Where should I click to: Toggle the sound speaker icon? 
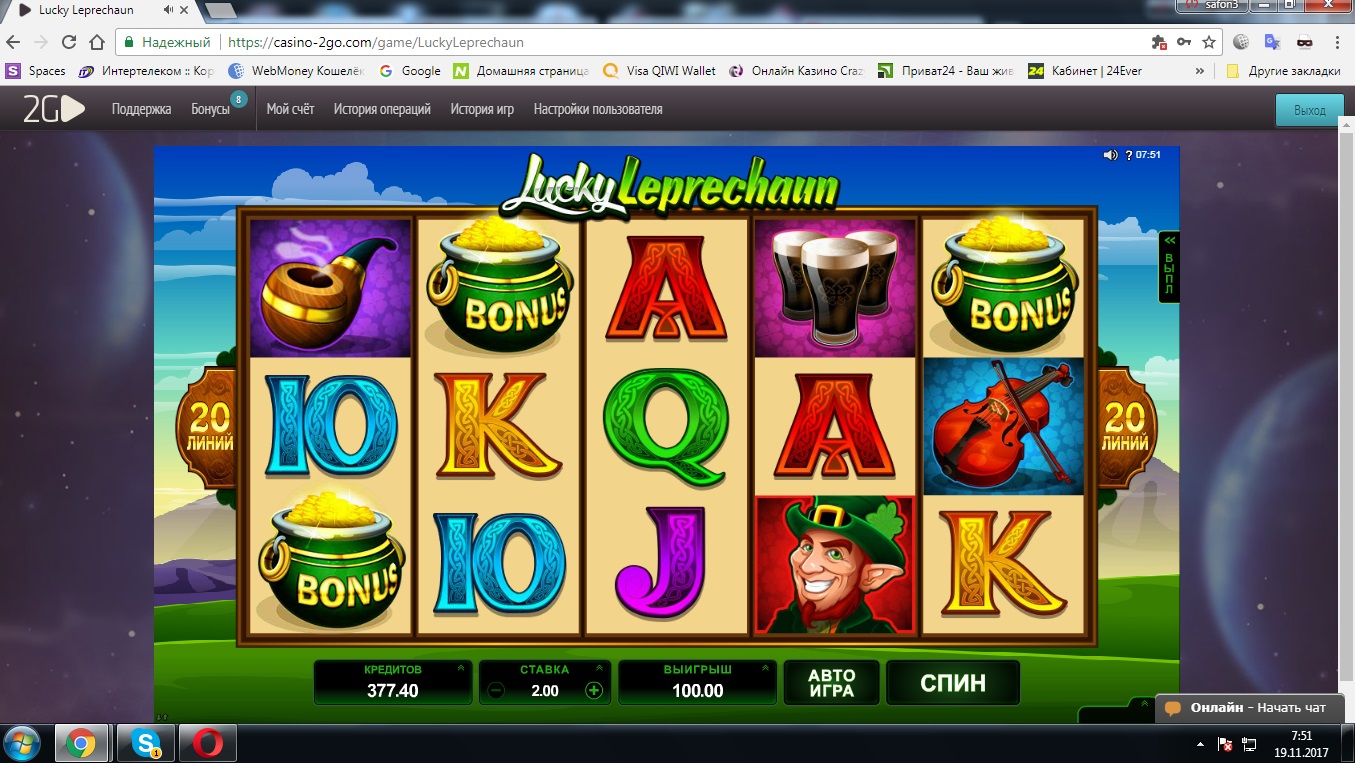tap(1110, 155)
